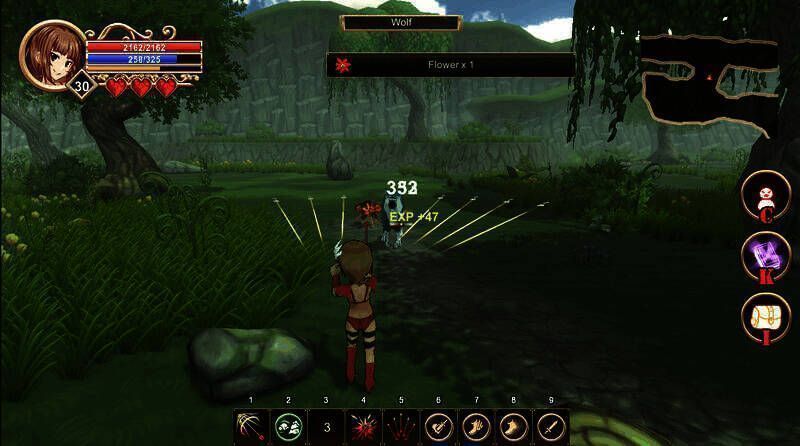This screenshot has height=446, width=800.
Task: Use the green skill in slot 2
Action: coord(288,427)
